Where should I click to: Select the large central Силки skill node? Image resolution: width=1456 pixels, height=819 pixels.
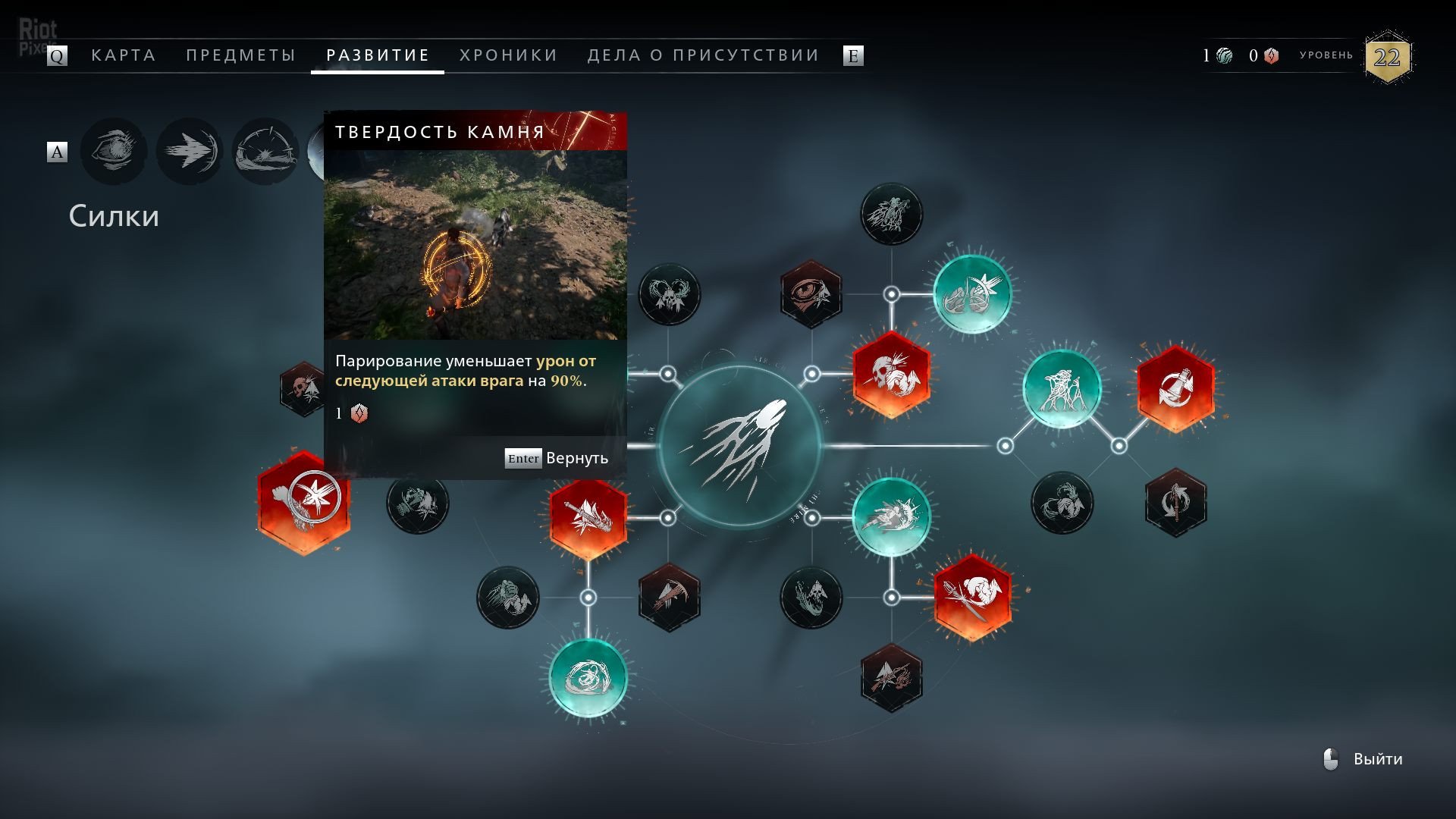739,446
